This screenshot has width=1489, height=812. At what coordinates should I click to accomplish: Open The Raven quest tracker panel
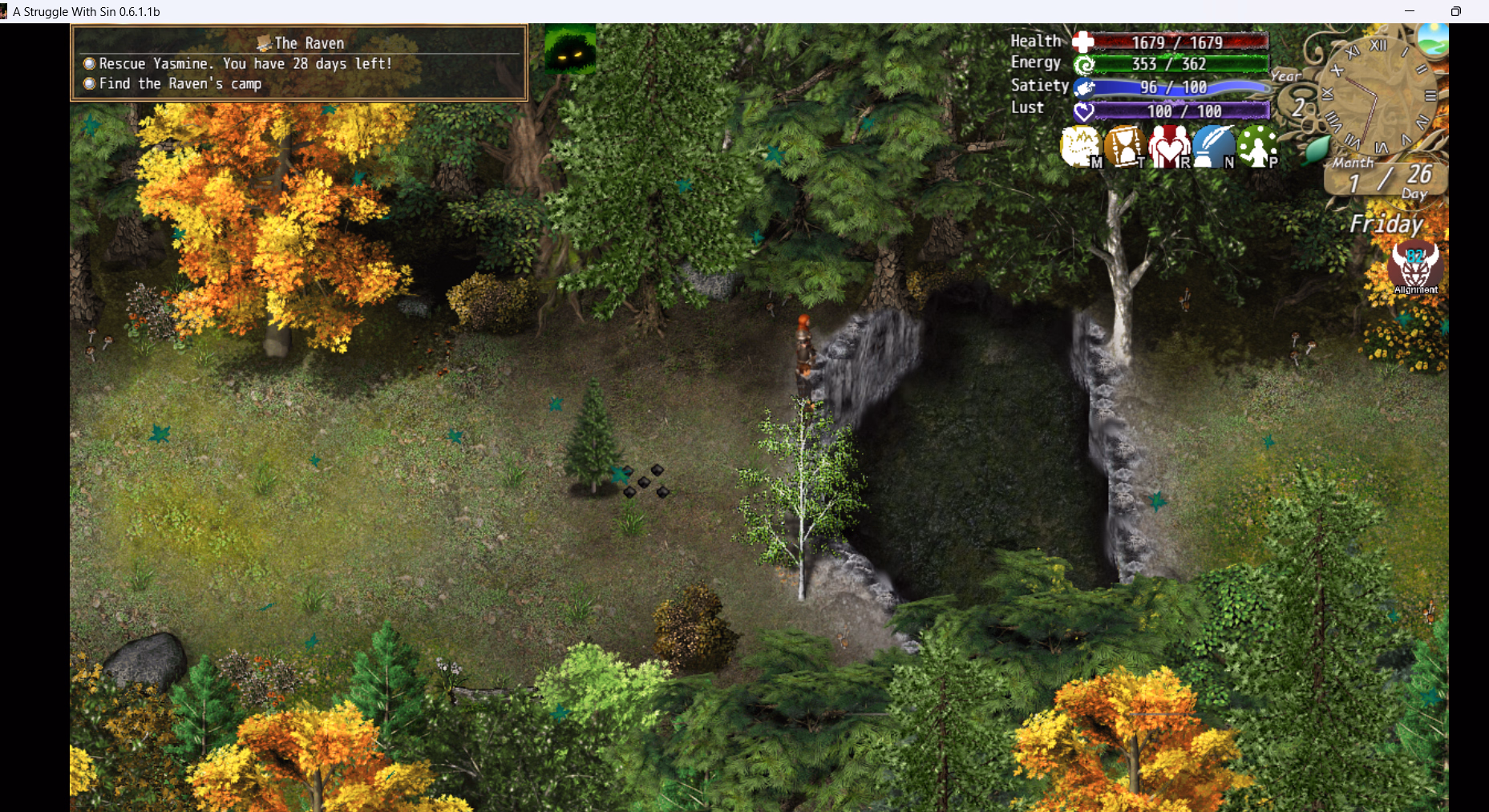click(299, 63)
